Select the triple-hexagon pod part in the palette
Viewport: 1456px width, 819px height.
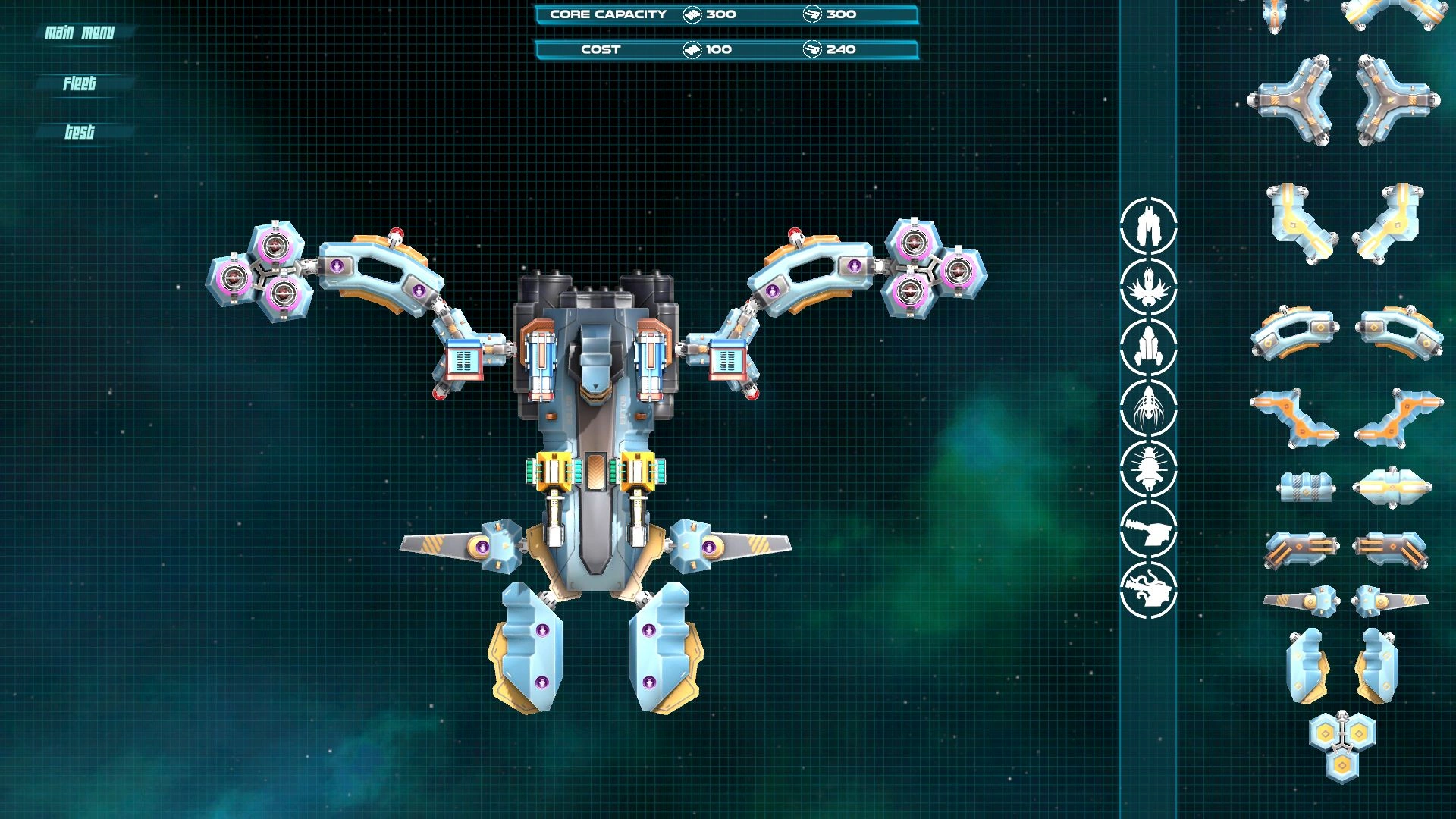[1341, 745]
